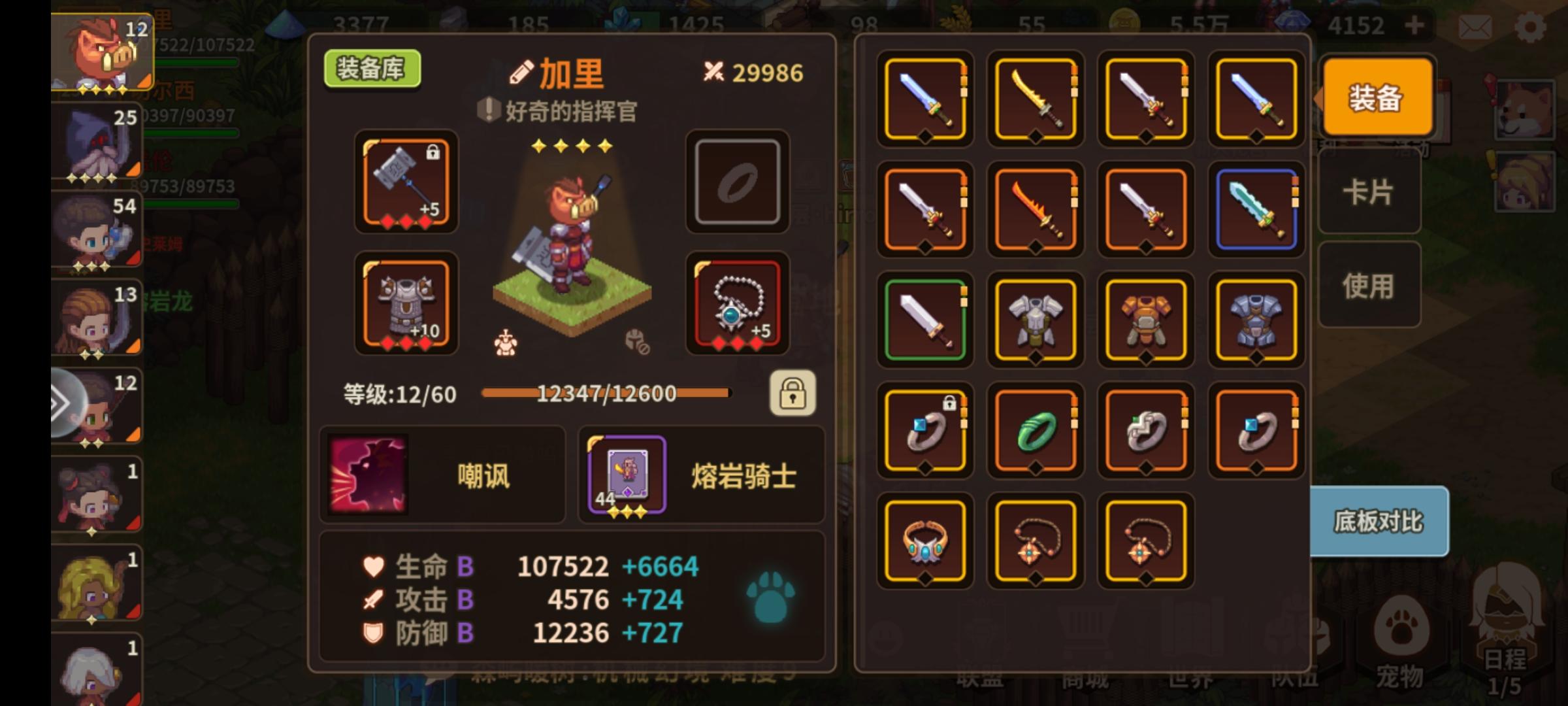Select the blue glowing sword in inventory
This screenshot has height=706, width=1568.
click(1256, 209)
